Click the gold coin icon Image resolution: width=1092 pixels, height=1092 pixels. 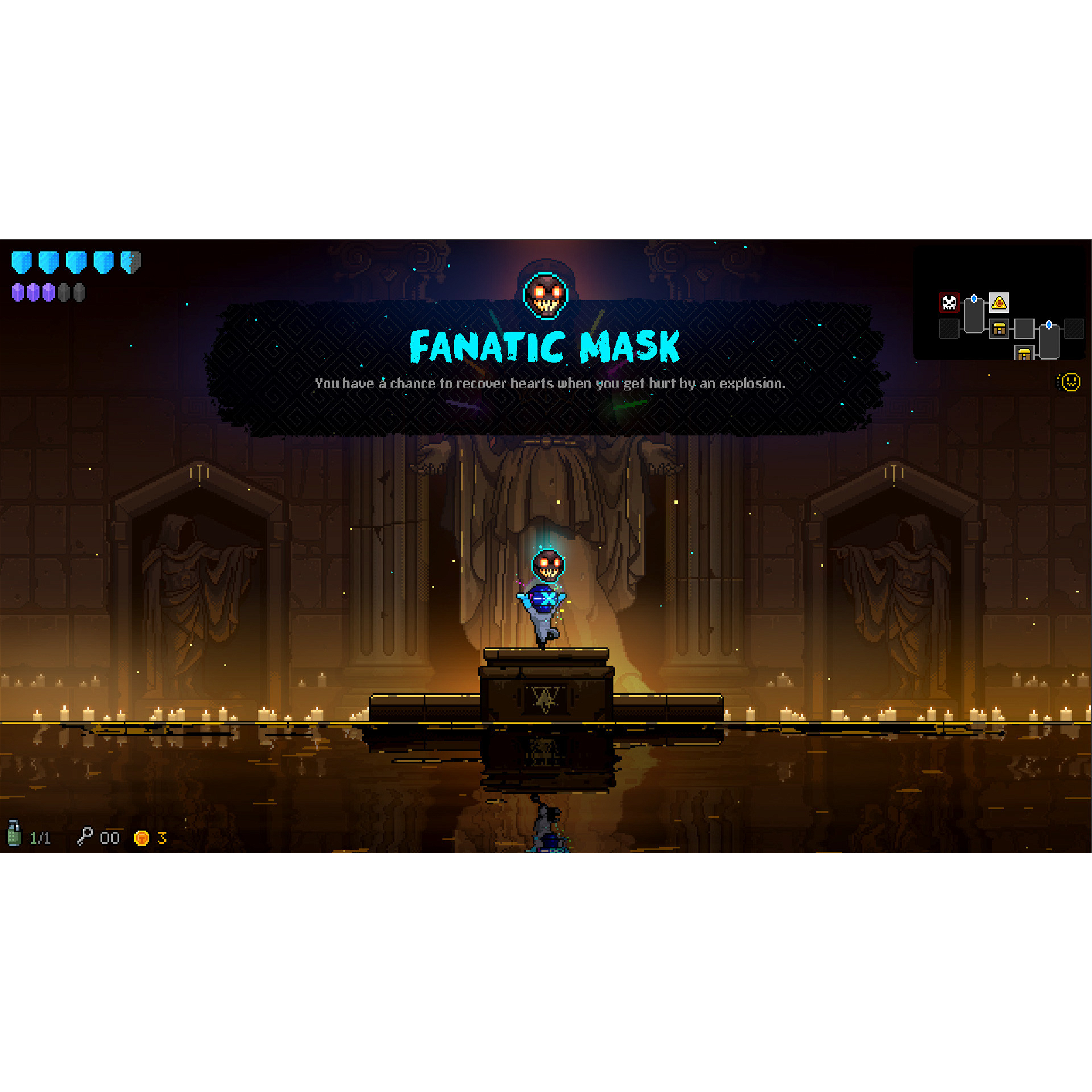(x=142, y=838)
